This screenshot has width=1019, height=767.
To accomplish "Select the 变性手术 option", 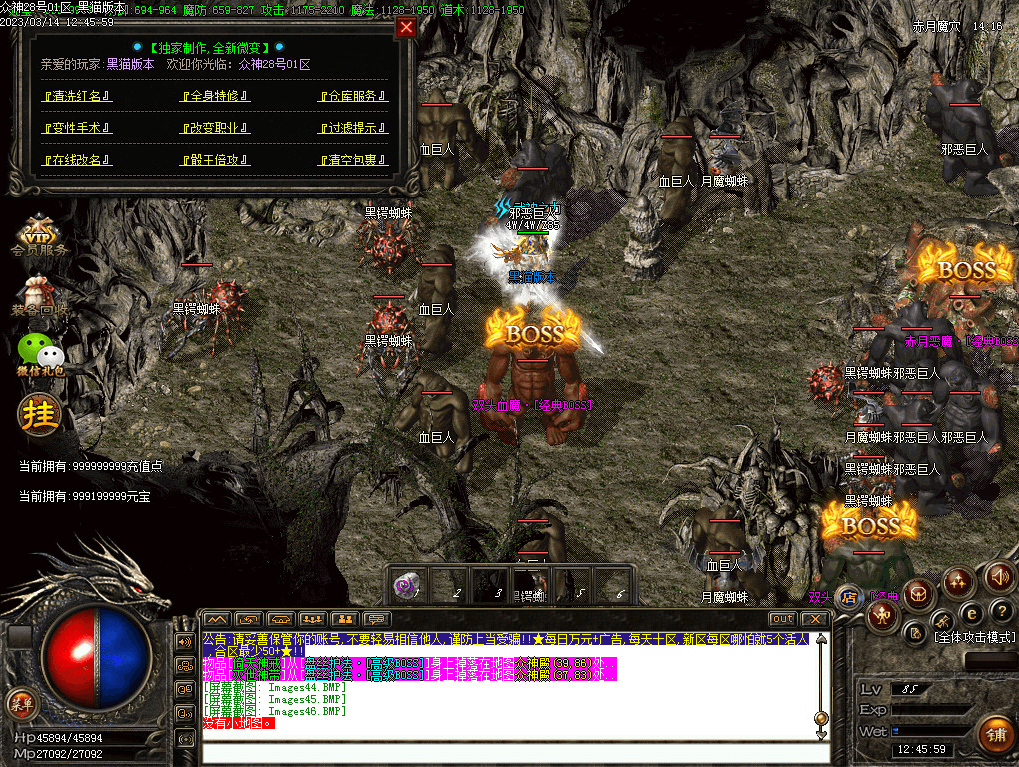I will [x=77, y=129].
